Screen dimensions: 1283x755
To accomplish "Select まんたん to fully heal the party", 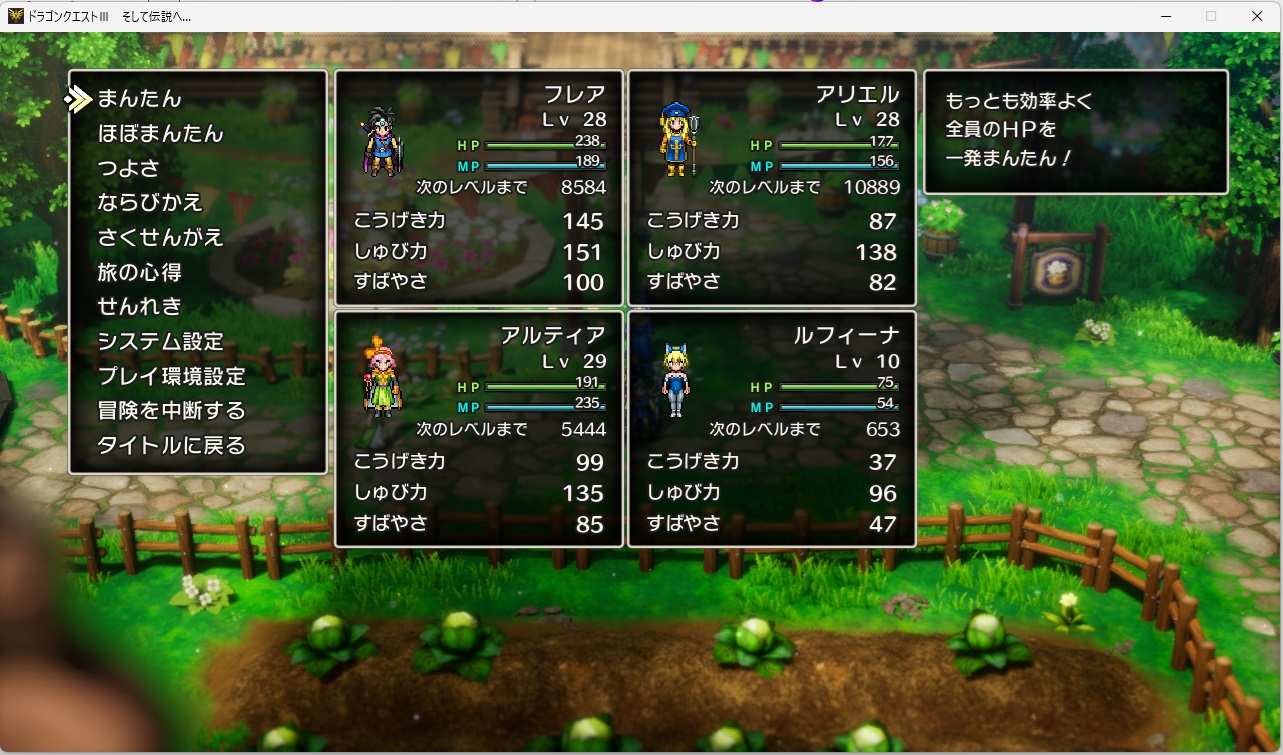I will tap(140, 99).
